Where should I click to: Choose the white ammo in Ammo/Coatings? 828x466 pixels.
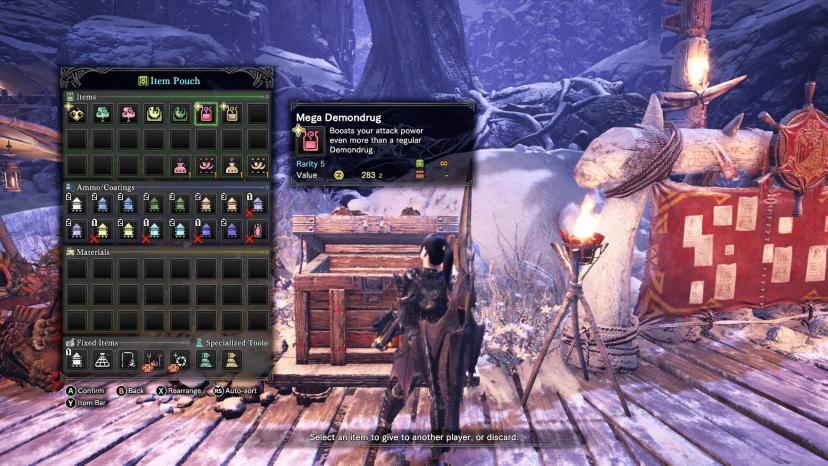77,205
